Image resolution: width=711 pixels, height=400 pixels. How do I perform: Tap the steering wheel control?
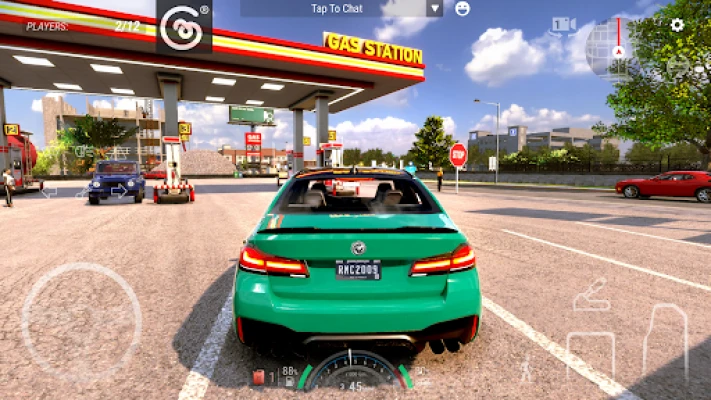(x=82, y=322)
